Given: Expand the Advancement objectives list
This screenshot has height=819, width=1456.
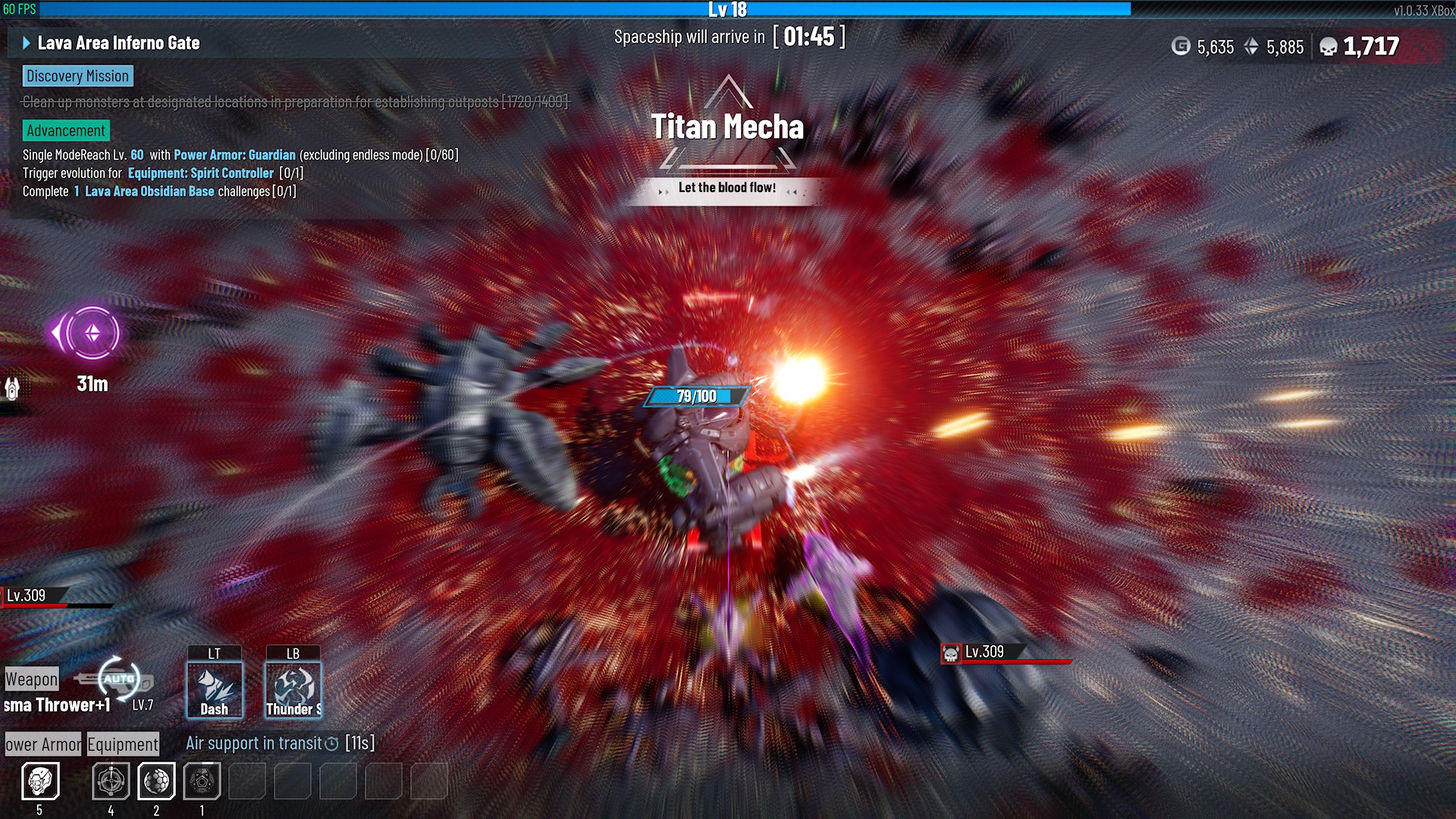Looking at the screenshot, I should coord(65,130).
